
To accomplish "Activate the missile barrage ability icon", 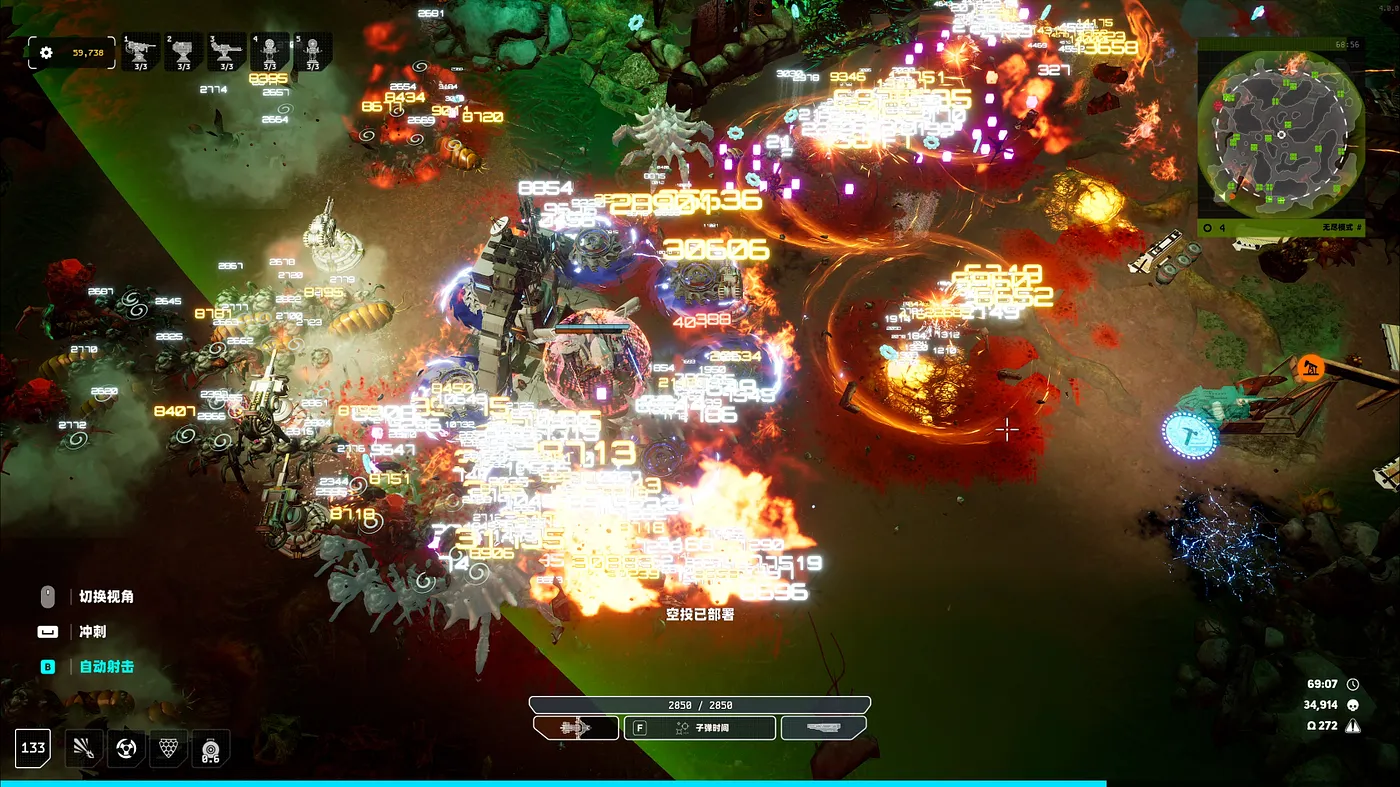I will click(x=84, y=748).
